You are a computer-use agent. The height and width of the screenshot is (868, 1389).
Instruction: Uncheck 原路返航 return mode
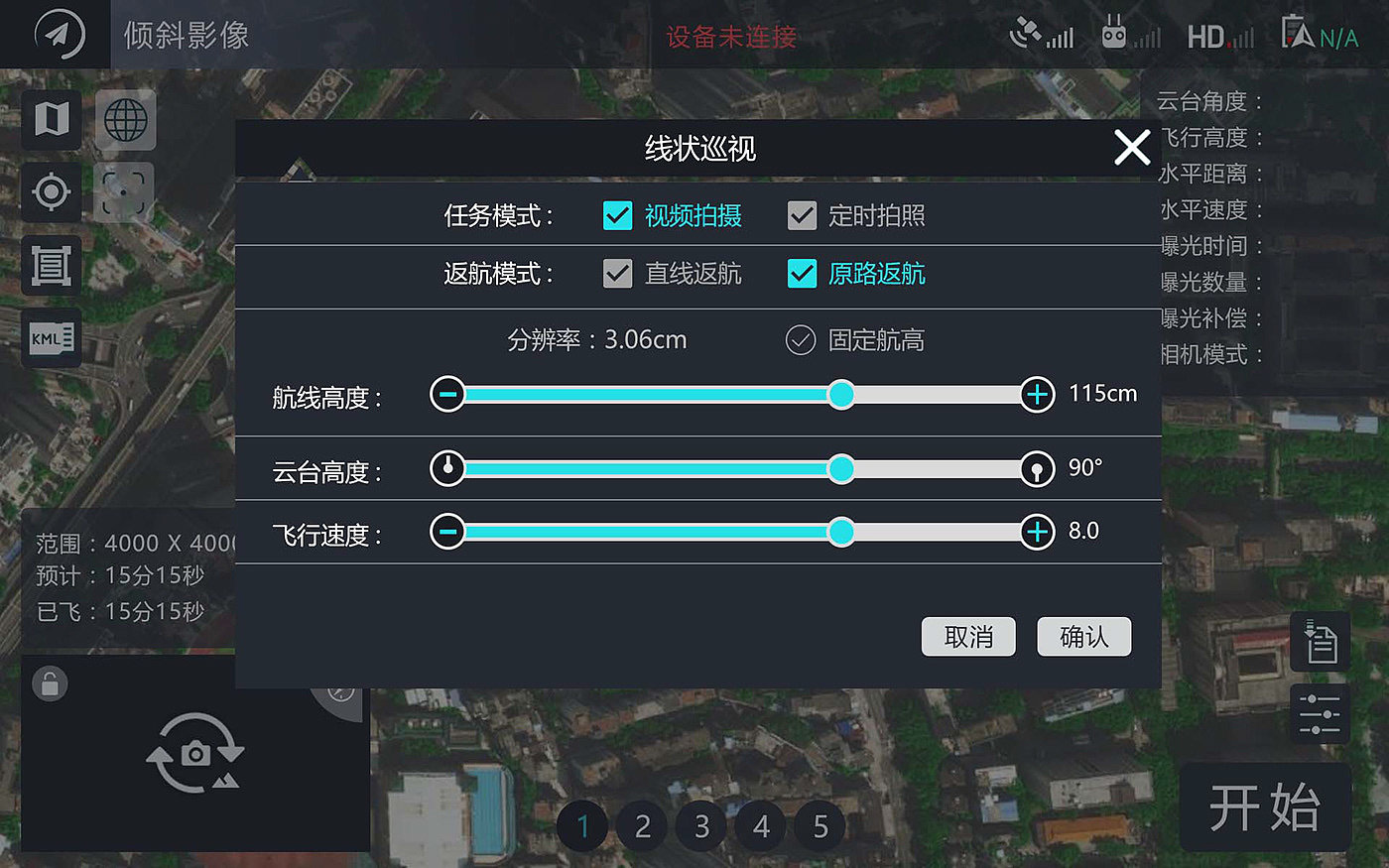click(802, 274)
